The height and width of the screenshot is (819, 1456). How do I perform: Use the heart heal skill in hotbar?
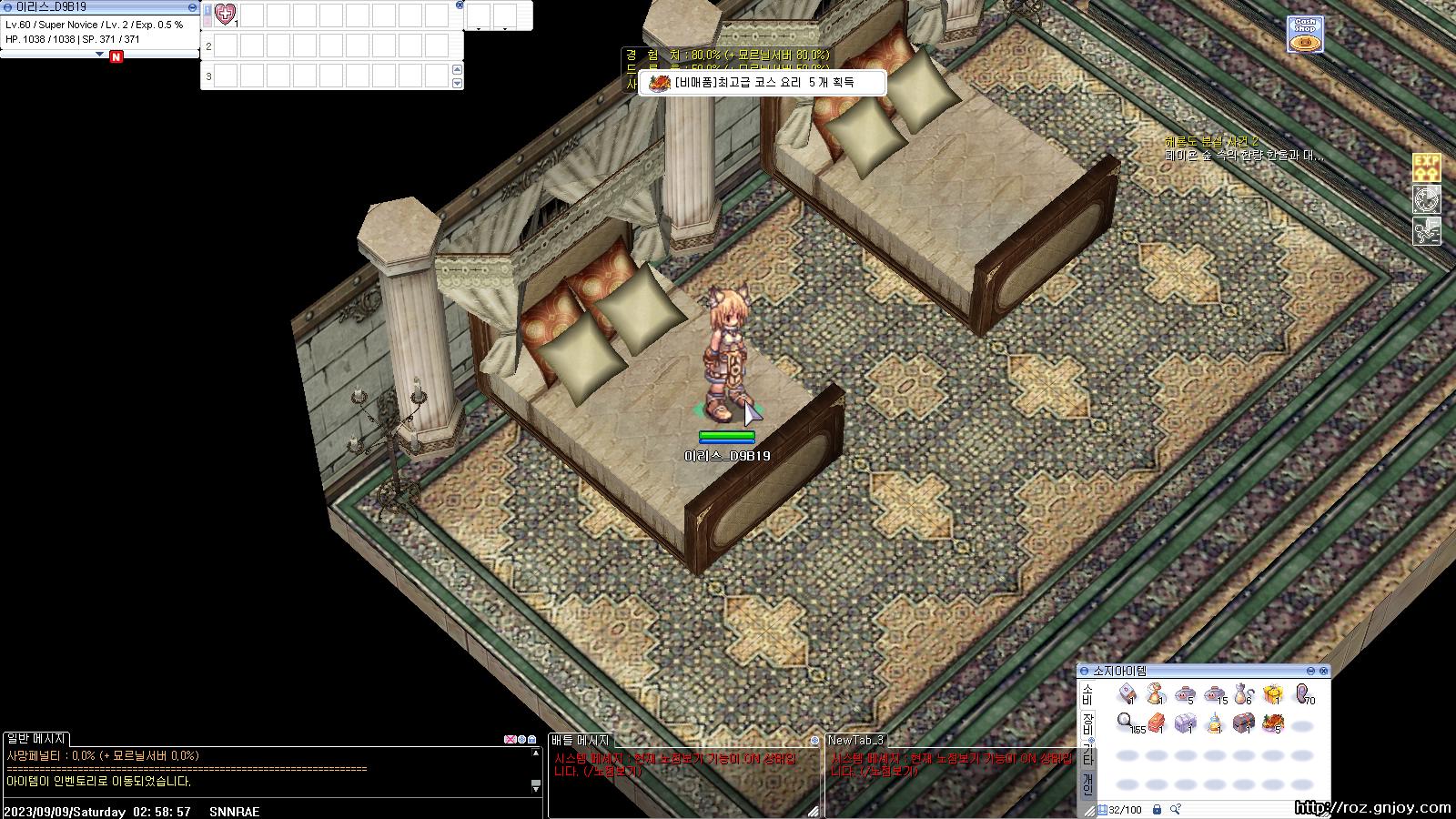225,15
